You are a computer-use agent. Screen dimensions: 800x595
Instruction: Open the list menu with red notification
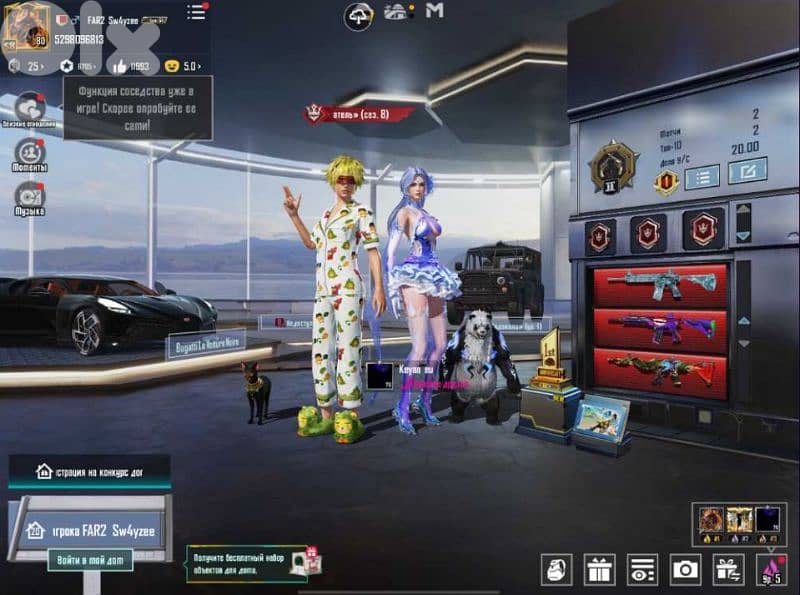point(196,12)
